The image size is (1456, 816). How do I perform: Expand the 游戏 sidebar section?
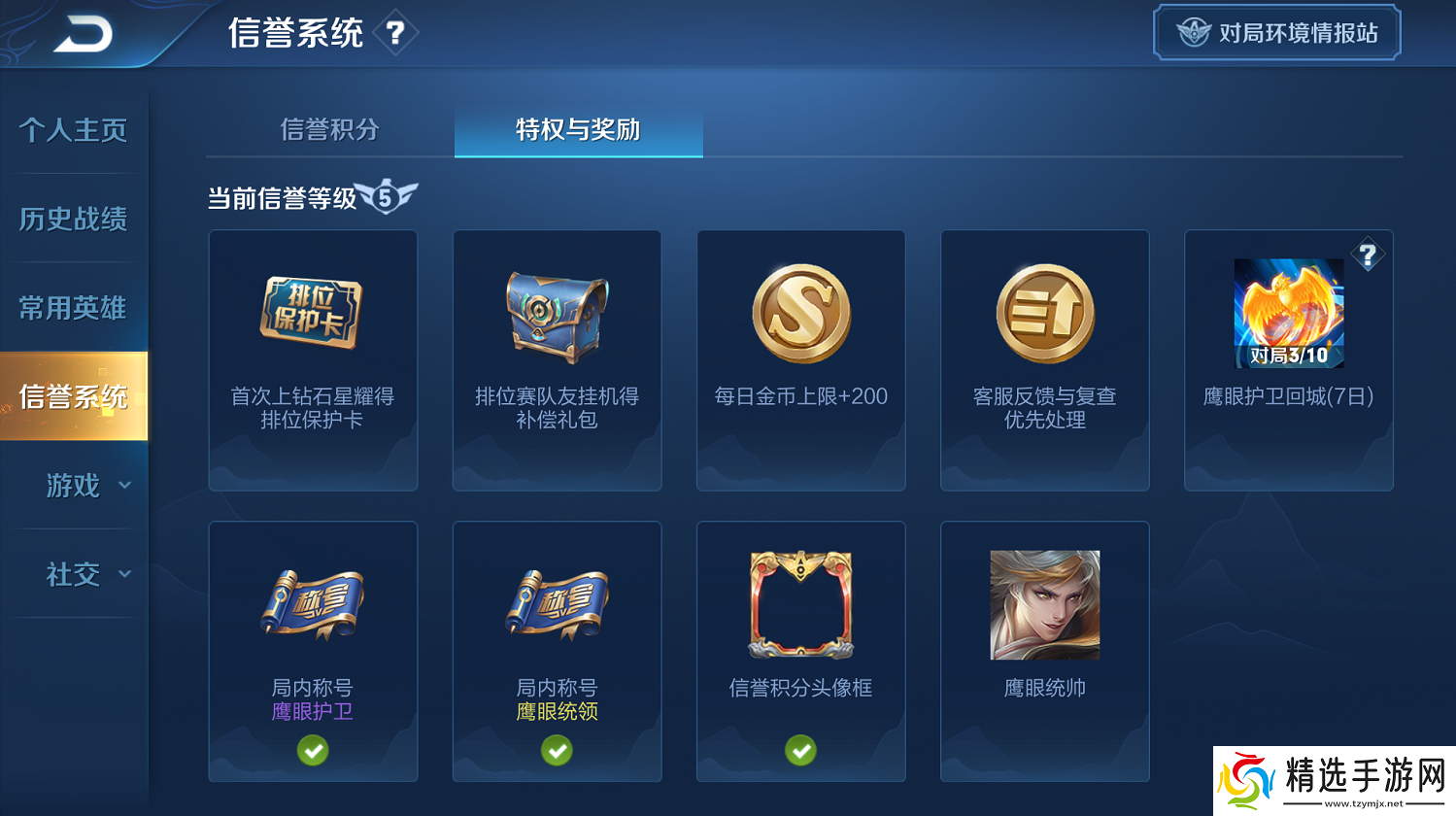(x=73, y=486)
